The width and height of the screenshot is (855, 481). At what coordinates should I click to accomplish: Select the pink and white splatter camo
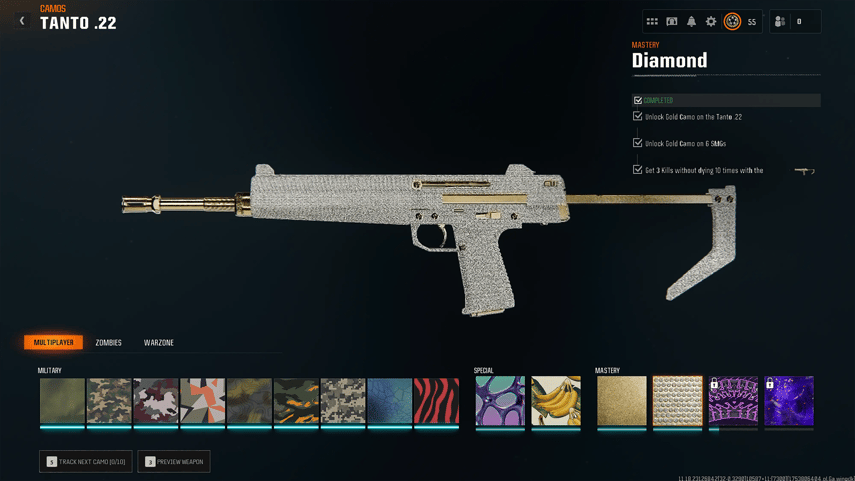[x=156, y=401]
